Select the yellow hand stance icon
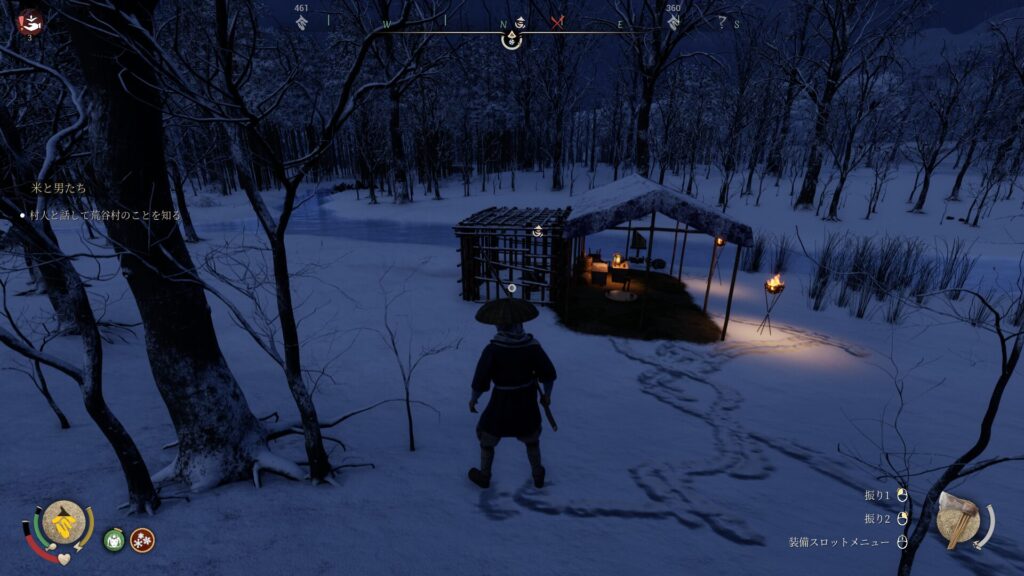Image resolution: width=1024 pixels, height=576 pixels. [64, 522]
